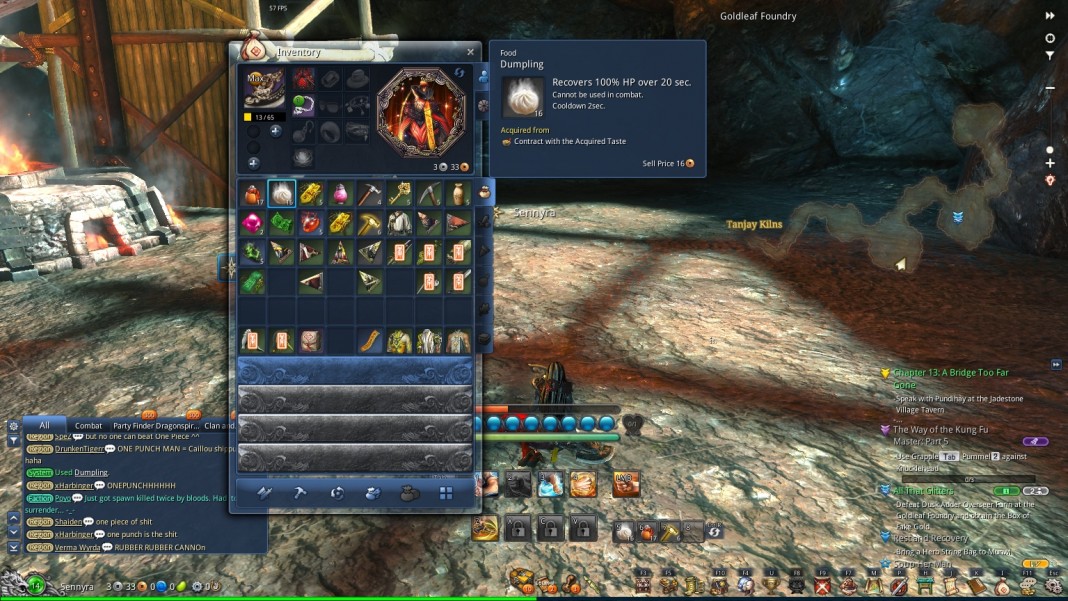Click the chat filter funnel icon

[x=13, y=440]
